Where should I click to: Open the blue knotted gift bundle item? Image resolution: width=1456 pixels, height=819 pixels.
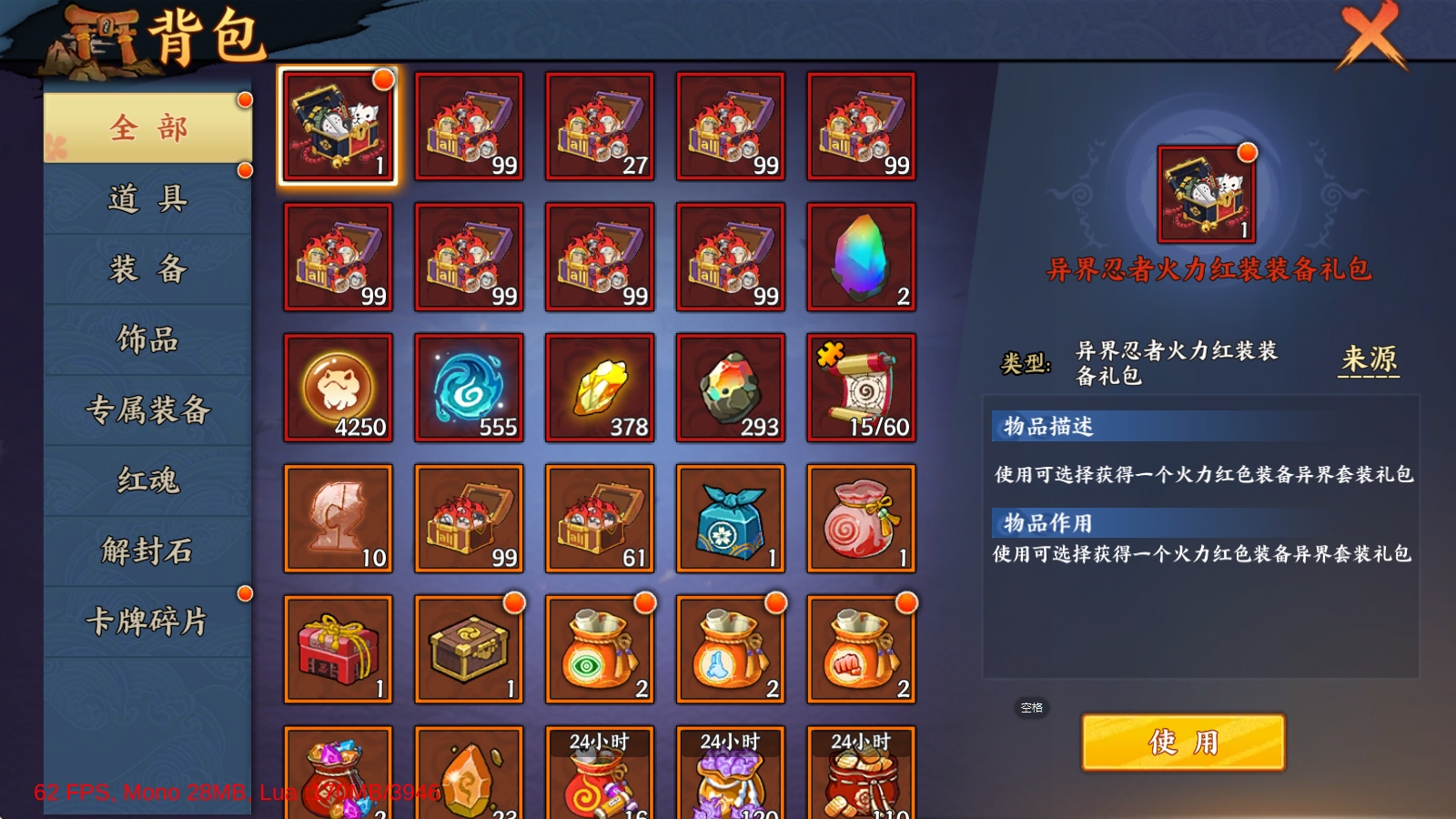[x=731, y=517]
